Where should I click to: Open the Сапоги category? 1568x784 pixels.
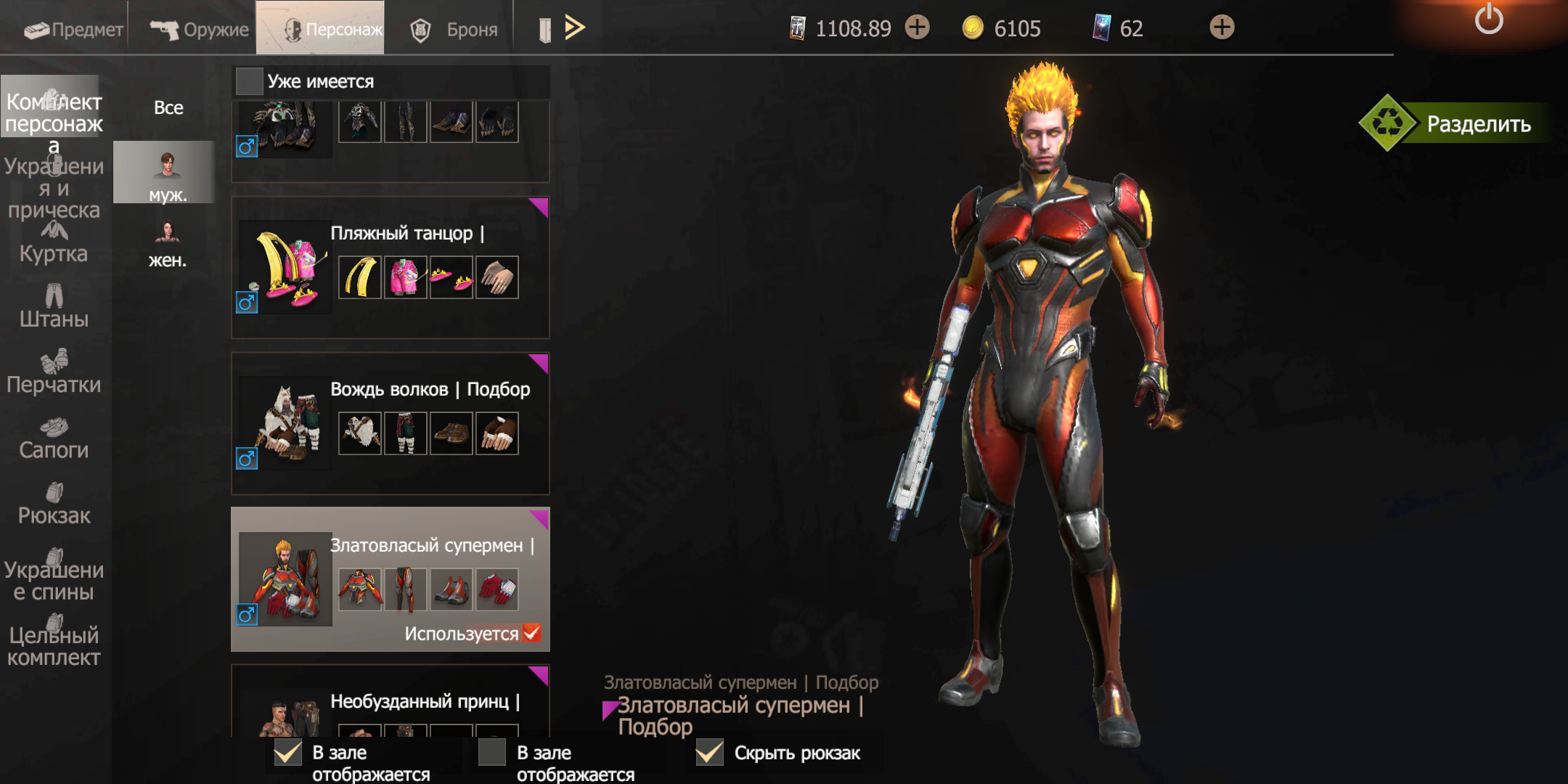click(54, 438)
